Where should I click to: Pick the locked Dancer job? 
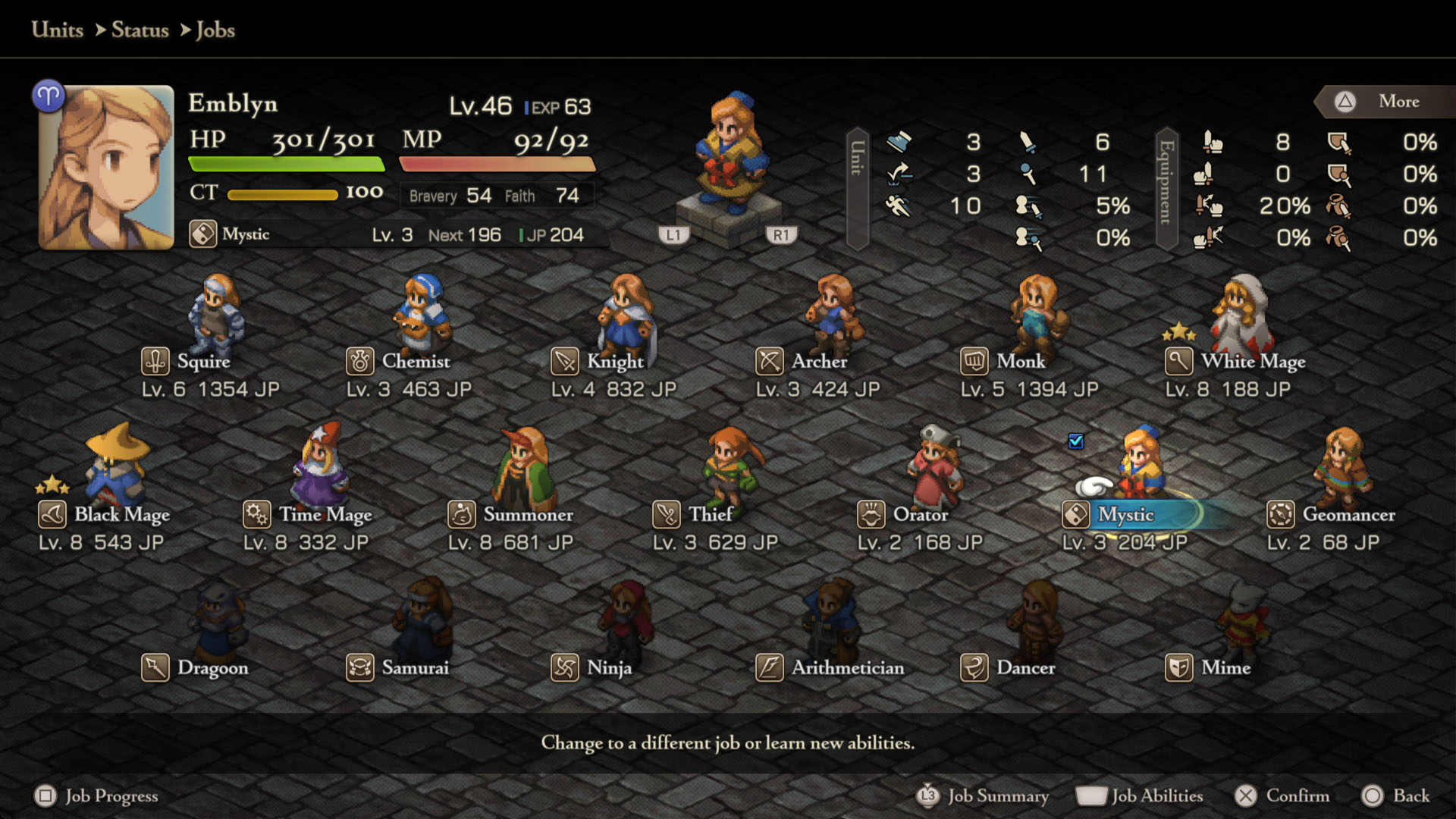[x=1025, y=667]
